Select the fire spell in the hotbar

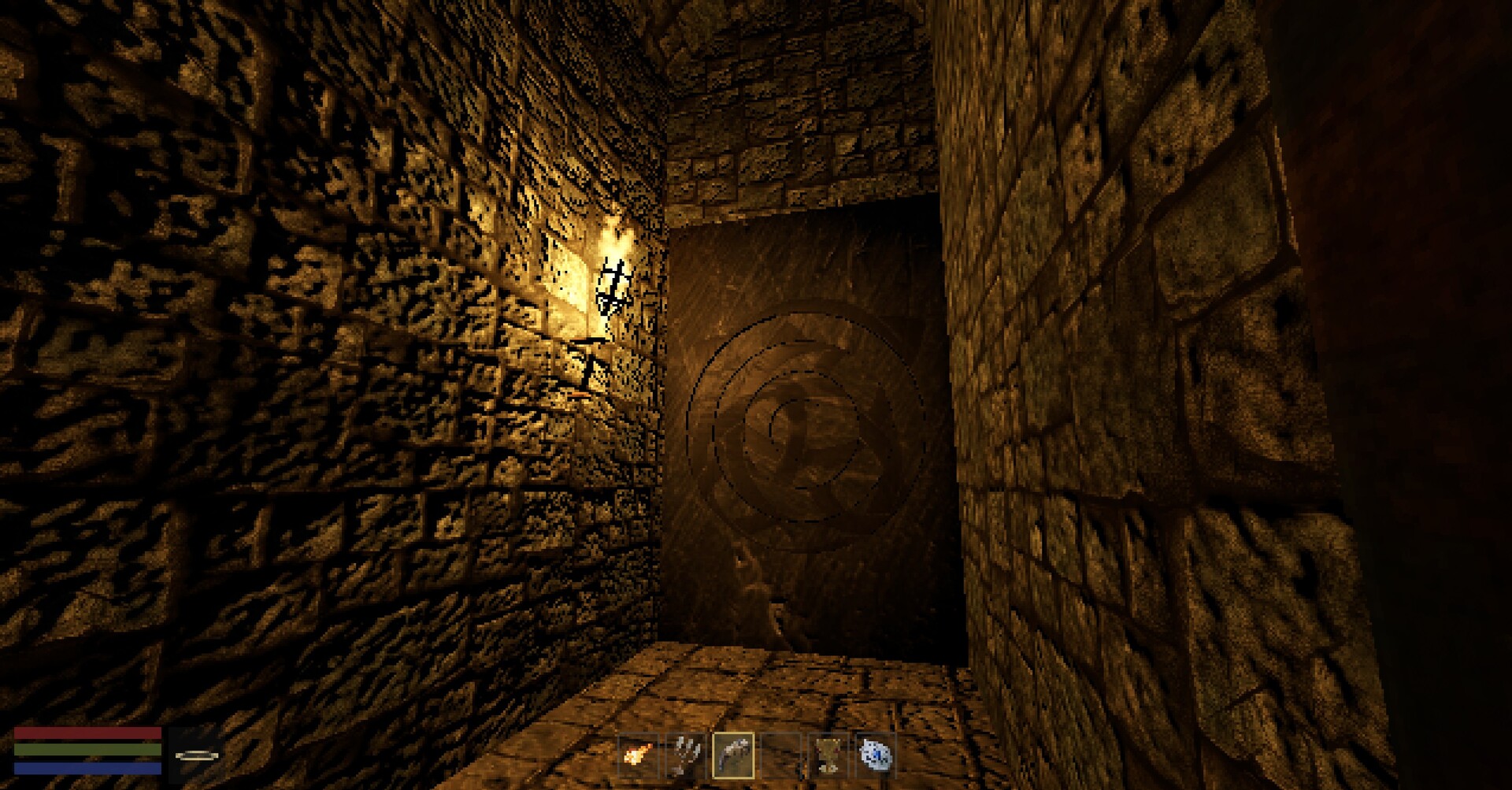638,755
